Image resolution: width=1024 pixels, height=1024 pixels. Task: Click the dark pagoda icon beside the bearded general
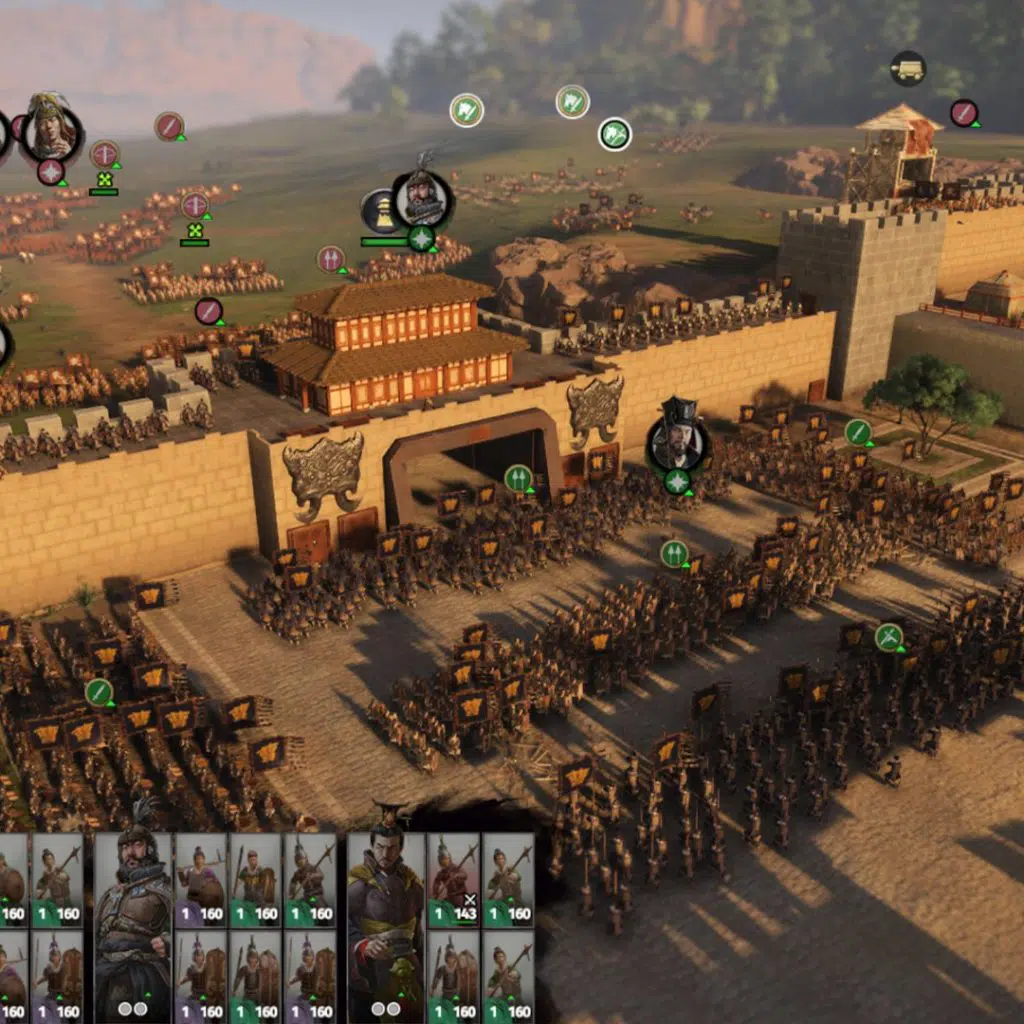point(379,211)
